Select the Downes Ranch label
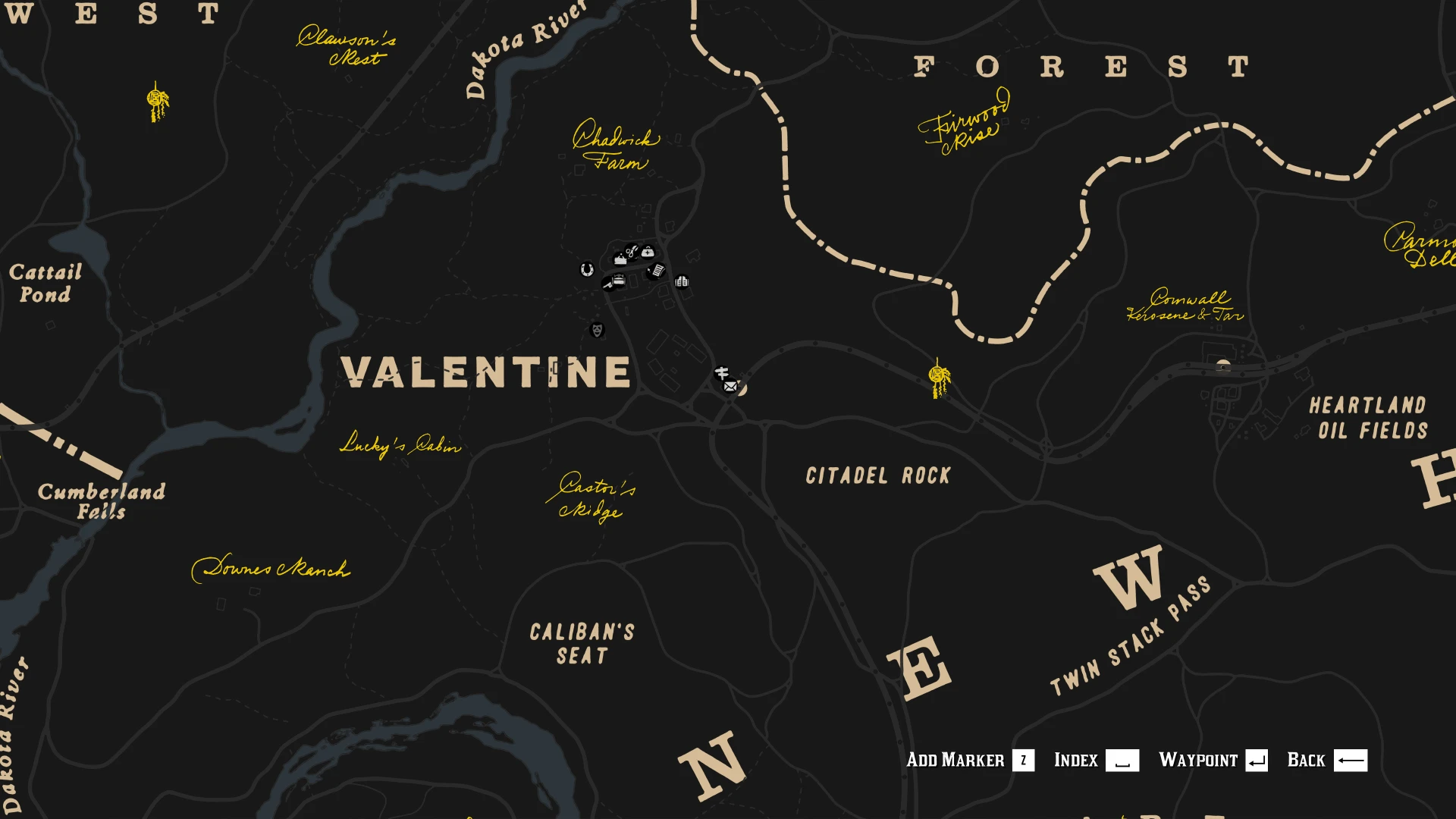Image resolution: width=1456 pixels, height=819 pixels. pyautogui.click(x=275, y=568)
